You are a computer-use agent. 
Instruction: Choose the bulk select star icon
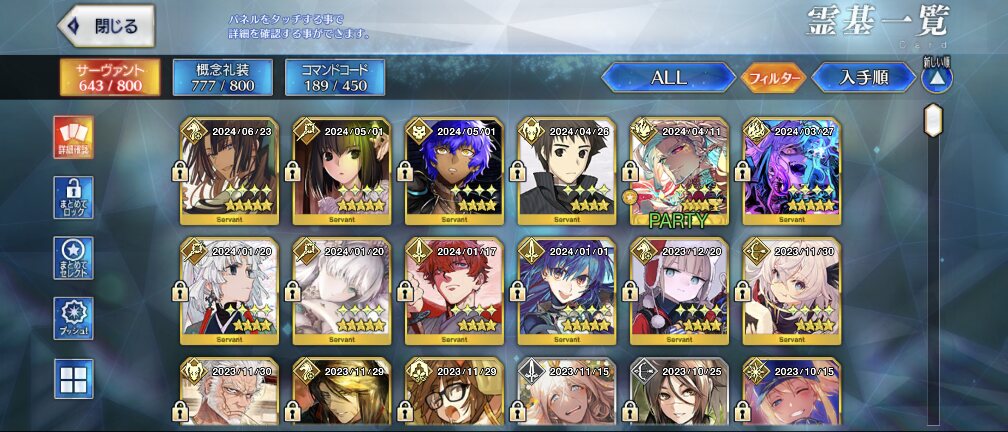(x=74, y=257)
